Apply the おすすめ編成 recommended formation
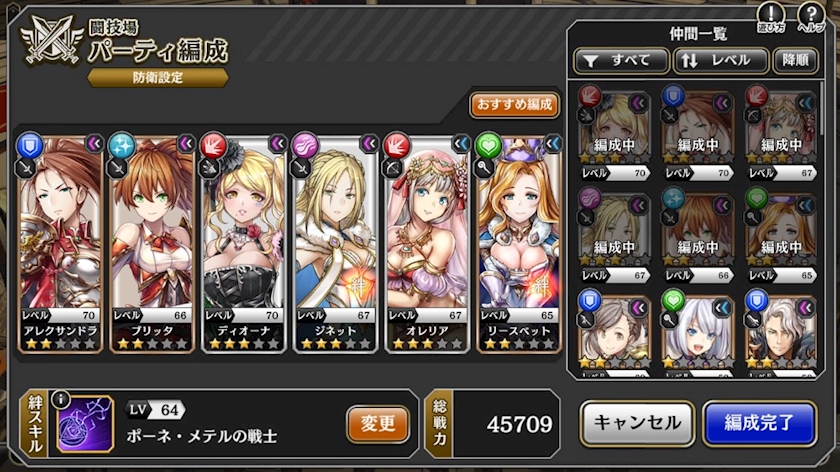 click(x=514, y=105)
